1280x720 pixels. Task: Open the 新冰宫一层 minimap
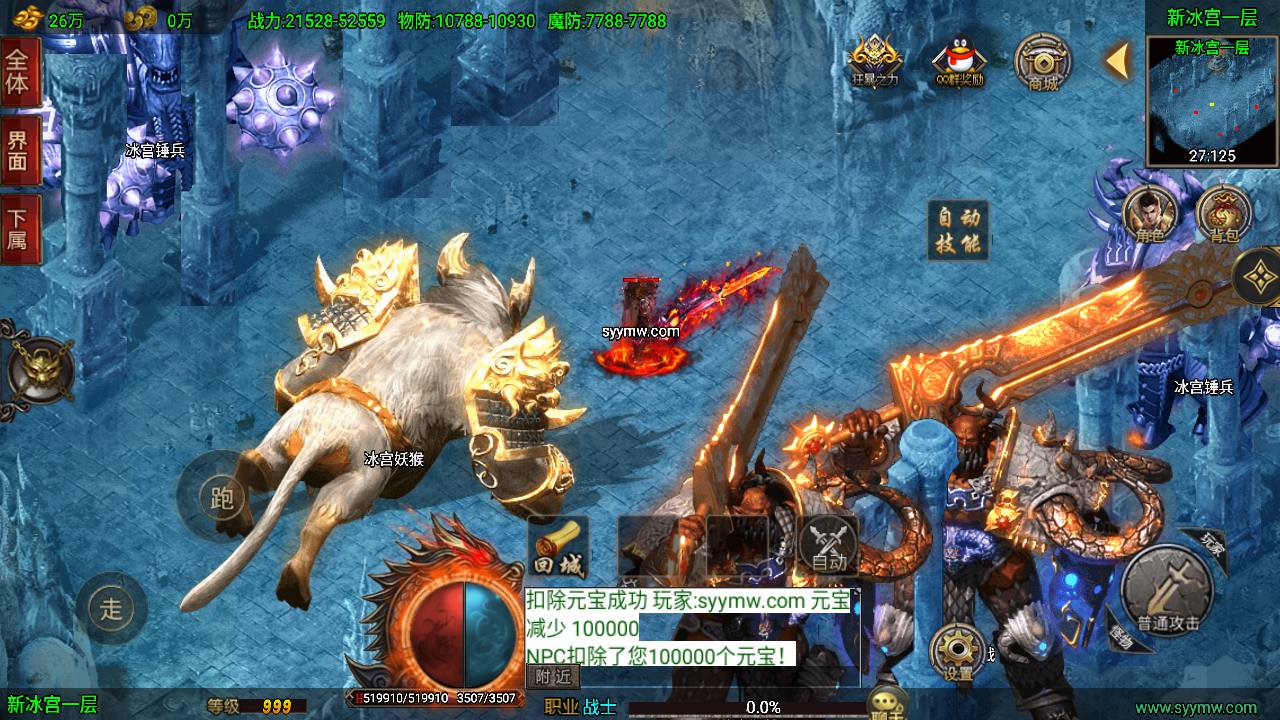point(1212,100)
